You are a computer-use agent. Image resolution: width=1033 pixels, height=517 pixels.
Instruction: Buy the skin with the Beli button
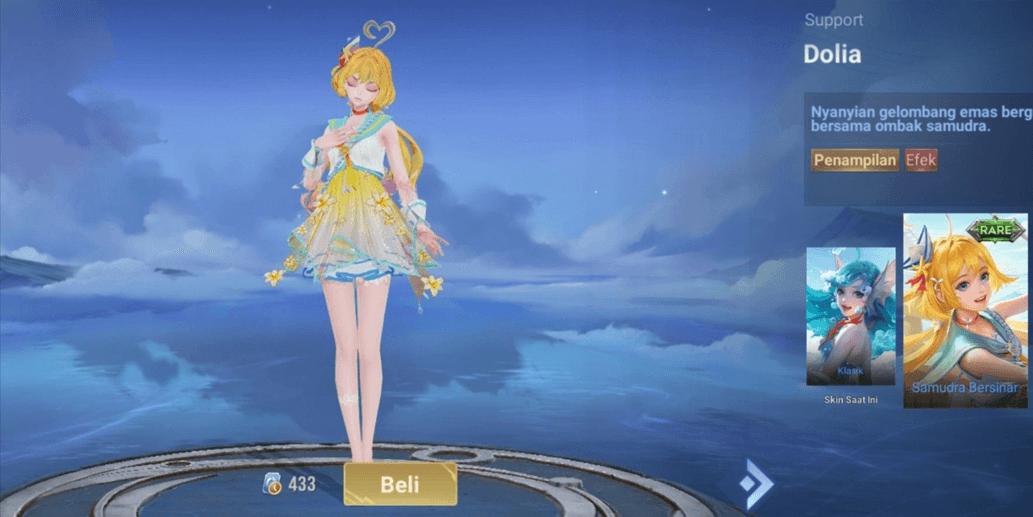pos(400,484)
